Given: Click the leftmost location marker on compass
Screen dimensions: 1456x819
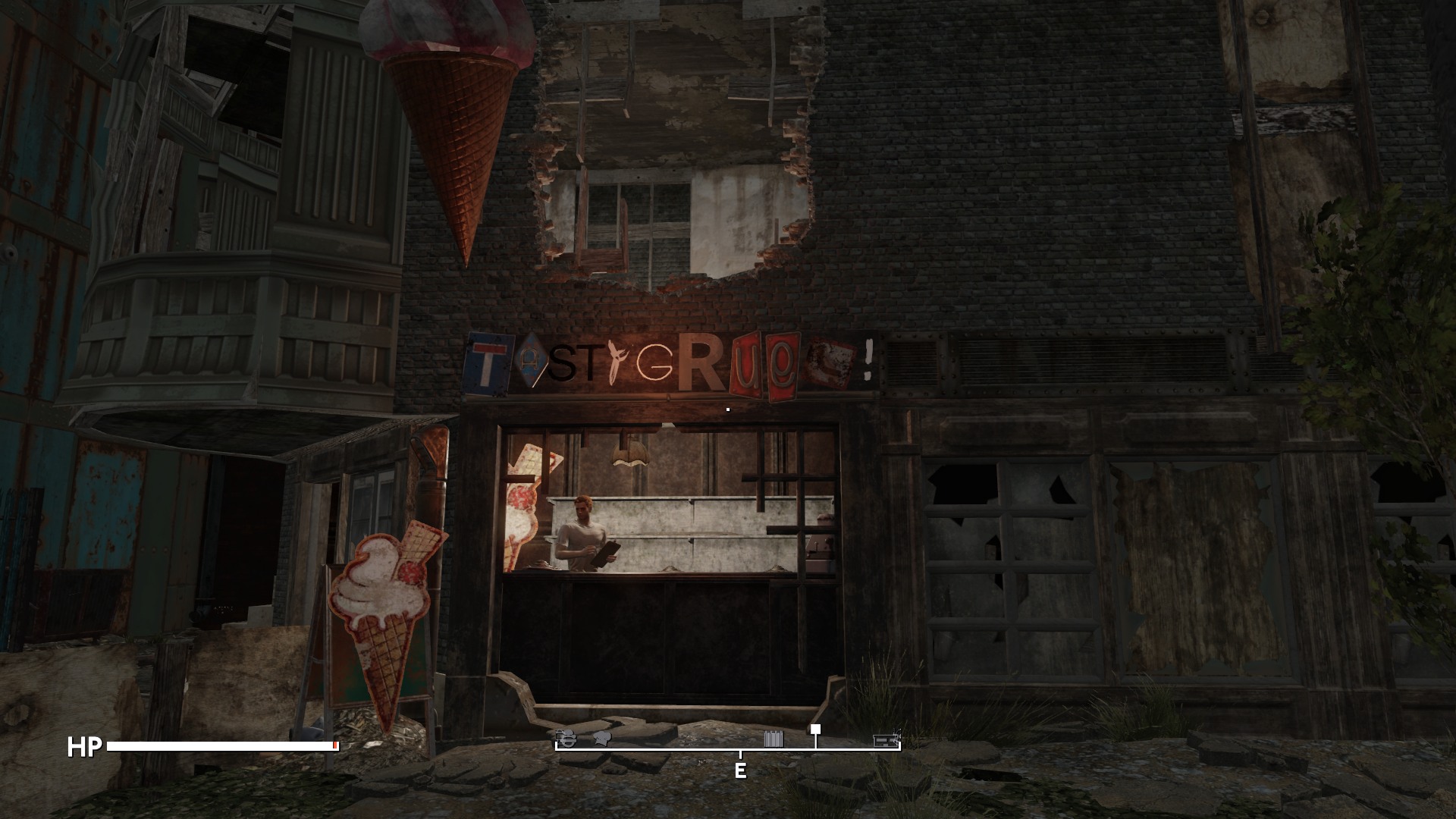Looking at the screenshot, I should click(x=565, y=738).
